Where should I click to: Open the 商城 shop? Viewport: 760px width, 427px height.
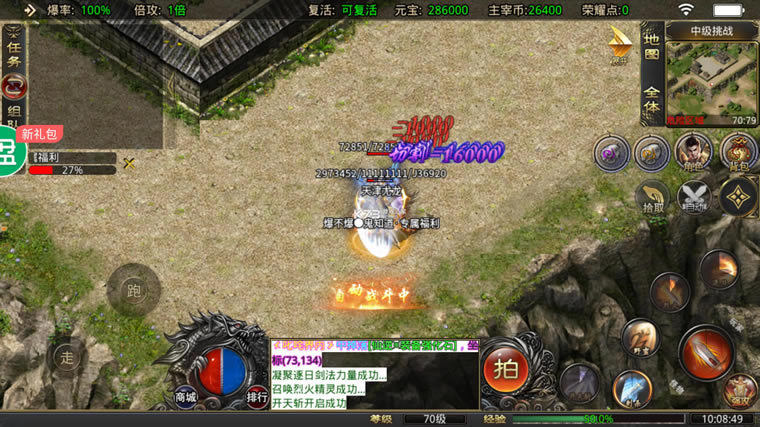185,397
